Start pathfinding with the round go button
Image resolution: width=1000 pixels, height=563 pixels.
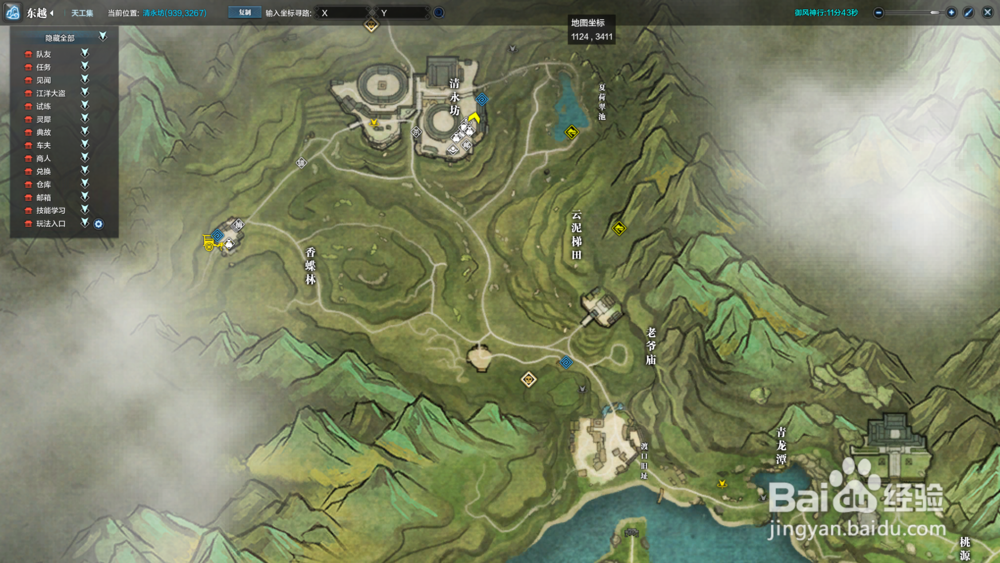[439, 13]
